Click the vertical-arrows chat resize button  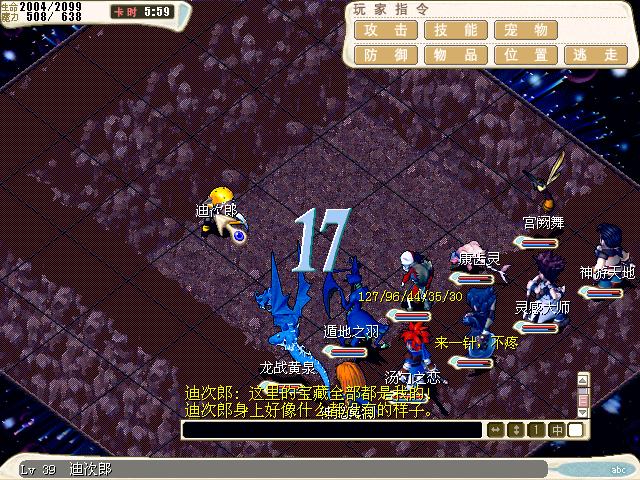[516, 429]
